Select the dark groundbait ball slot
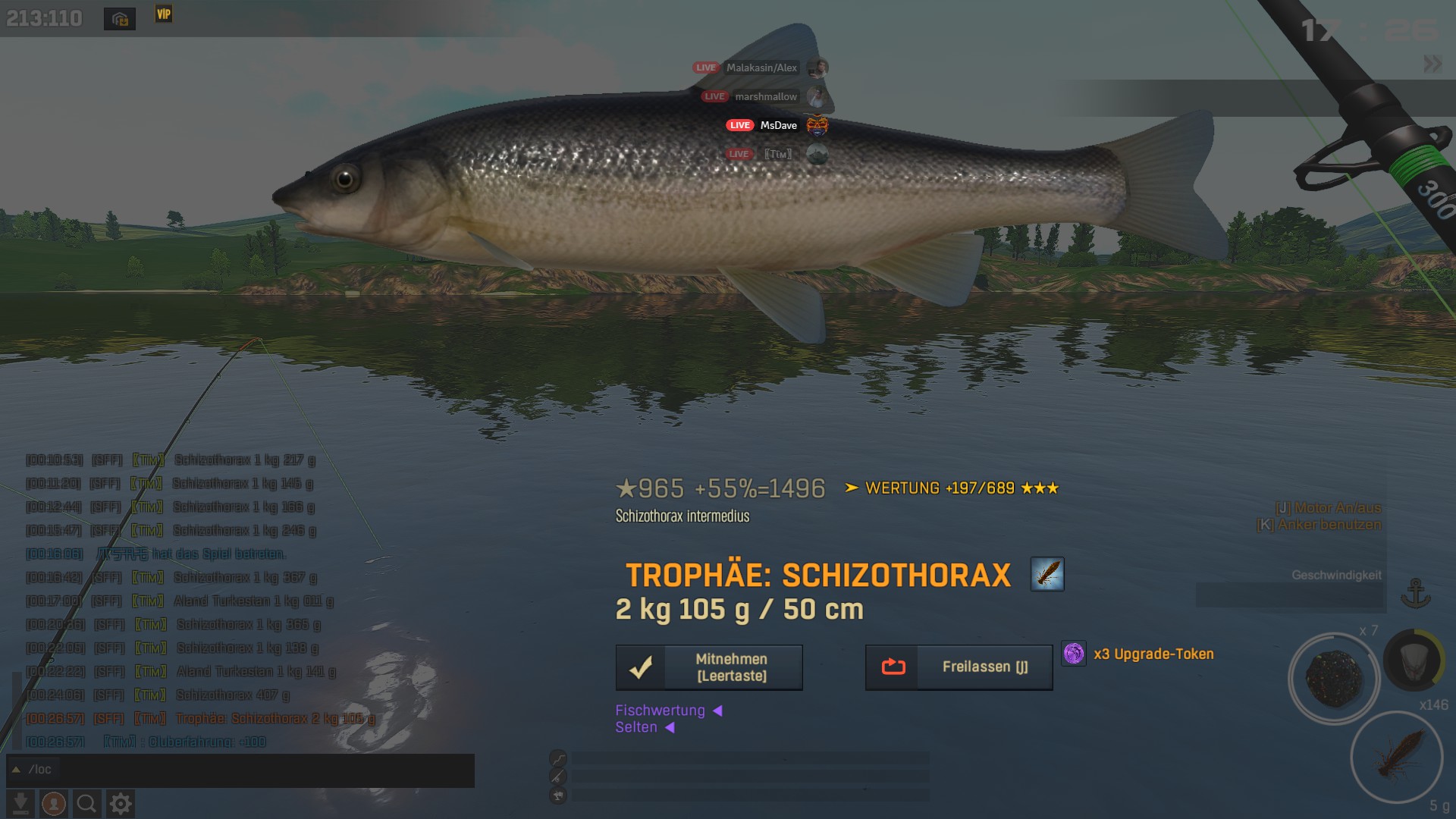This screenshot has width=1456, height=819. 1334,677
